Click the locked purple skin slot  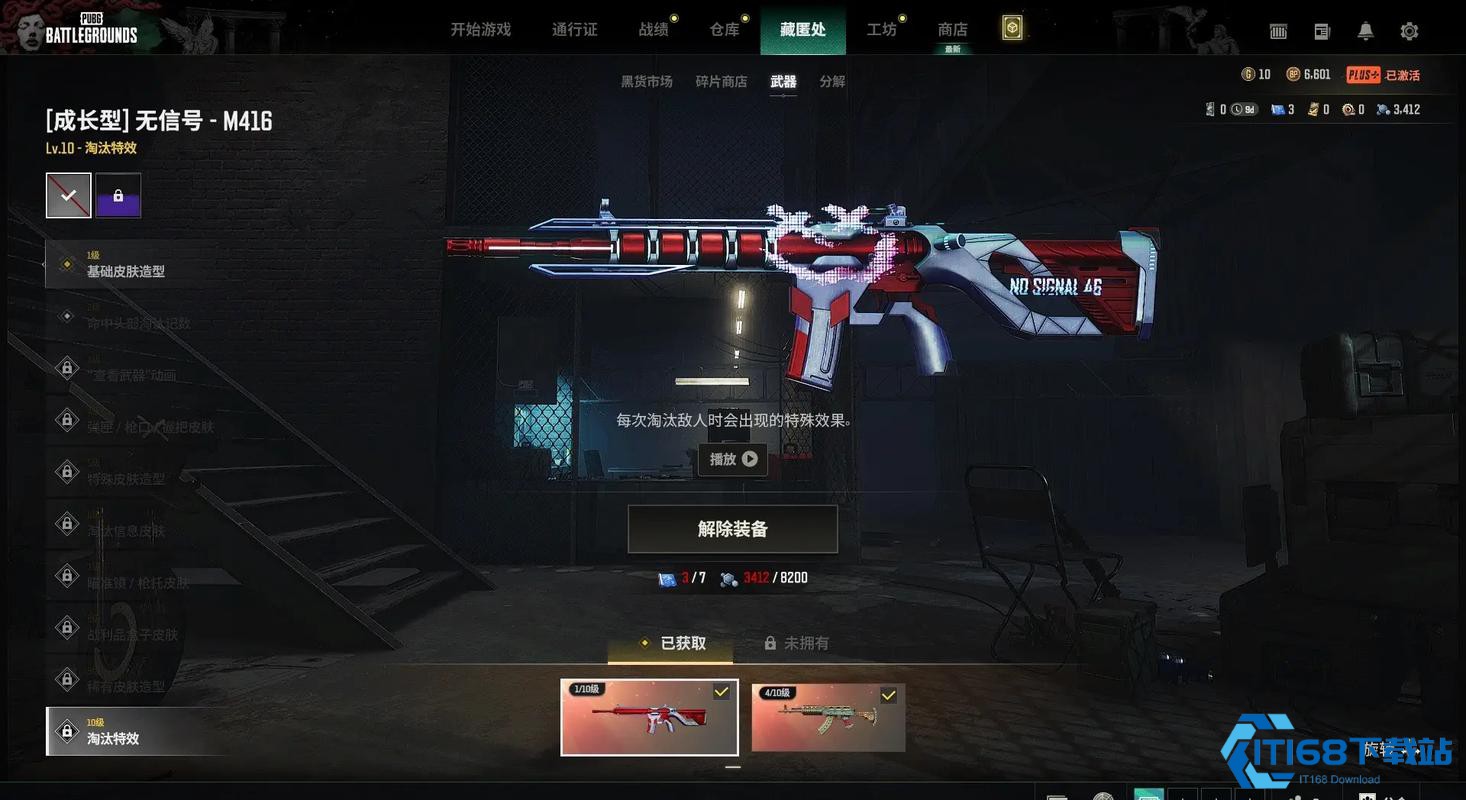pos(118,194)
